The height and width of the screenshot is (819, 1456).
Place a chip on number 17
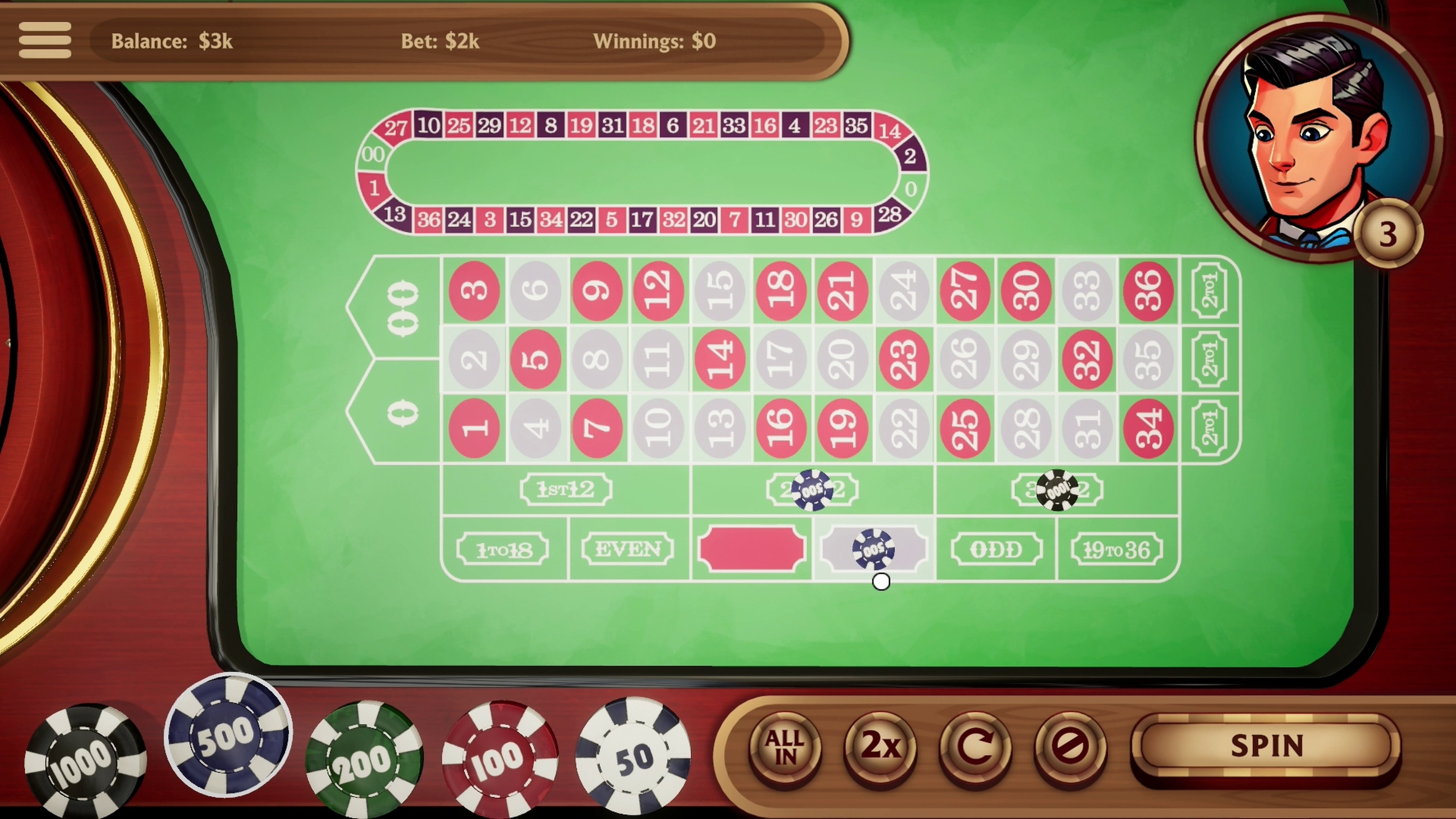[782, 358]
